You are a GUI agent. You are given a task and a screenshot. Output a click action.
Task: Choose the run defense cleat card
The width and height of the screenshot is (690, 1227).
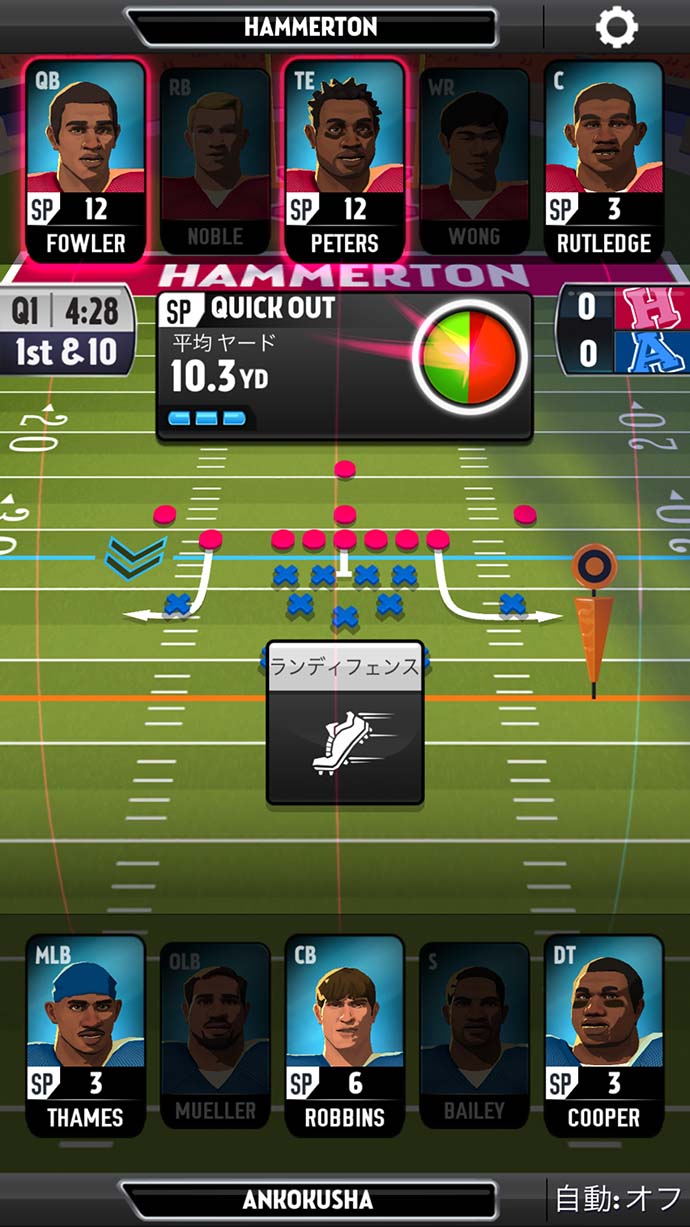344,723
